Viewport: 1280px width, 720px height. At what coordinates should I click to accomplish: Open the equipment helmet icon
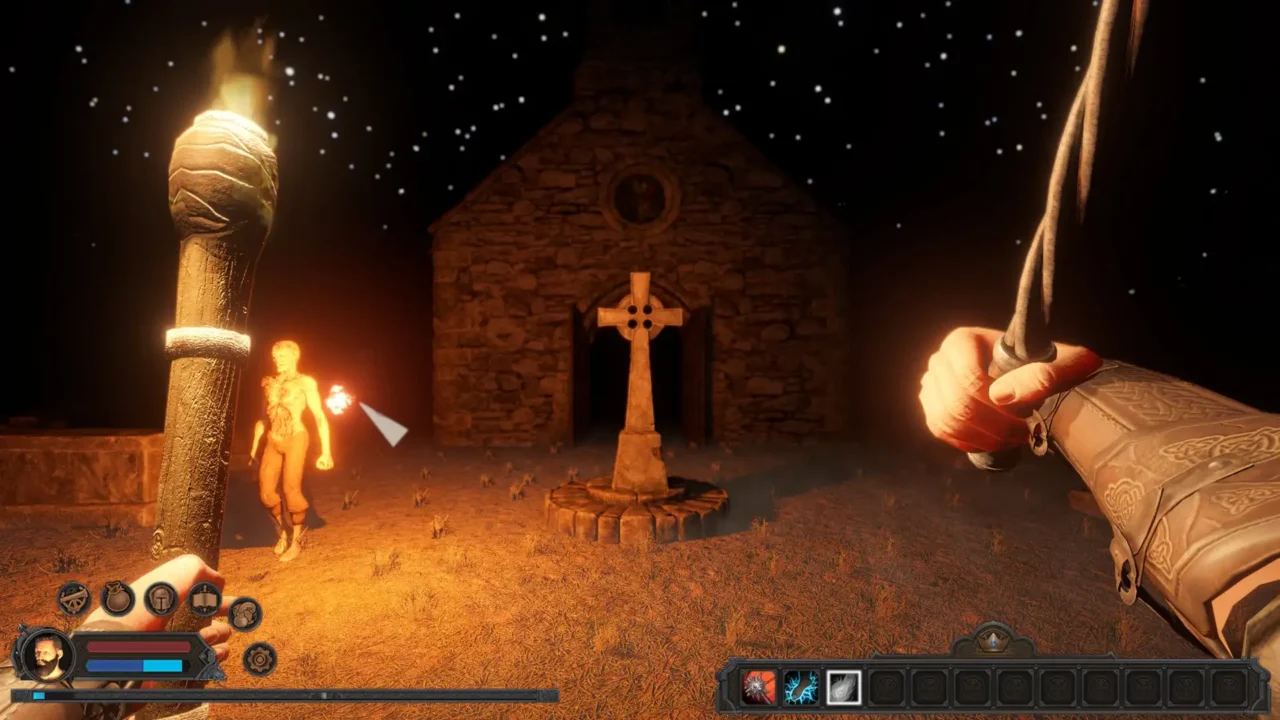click(161, 600)
